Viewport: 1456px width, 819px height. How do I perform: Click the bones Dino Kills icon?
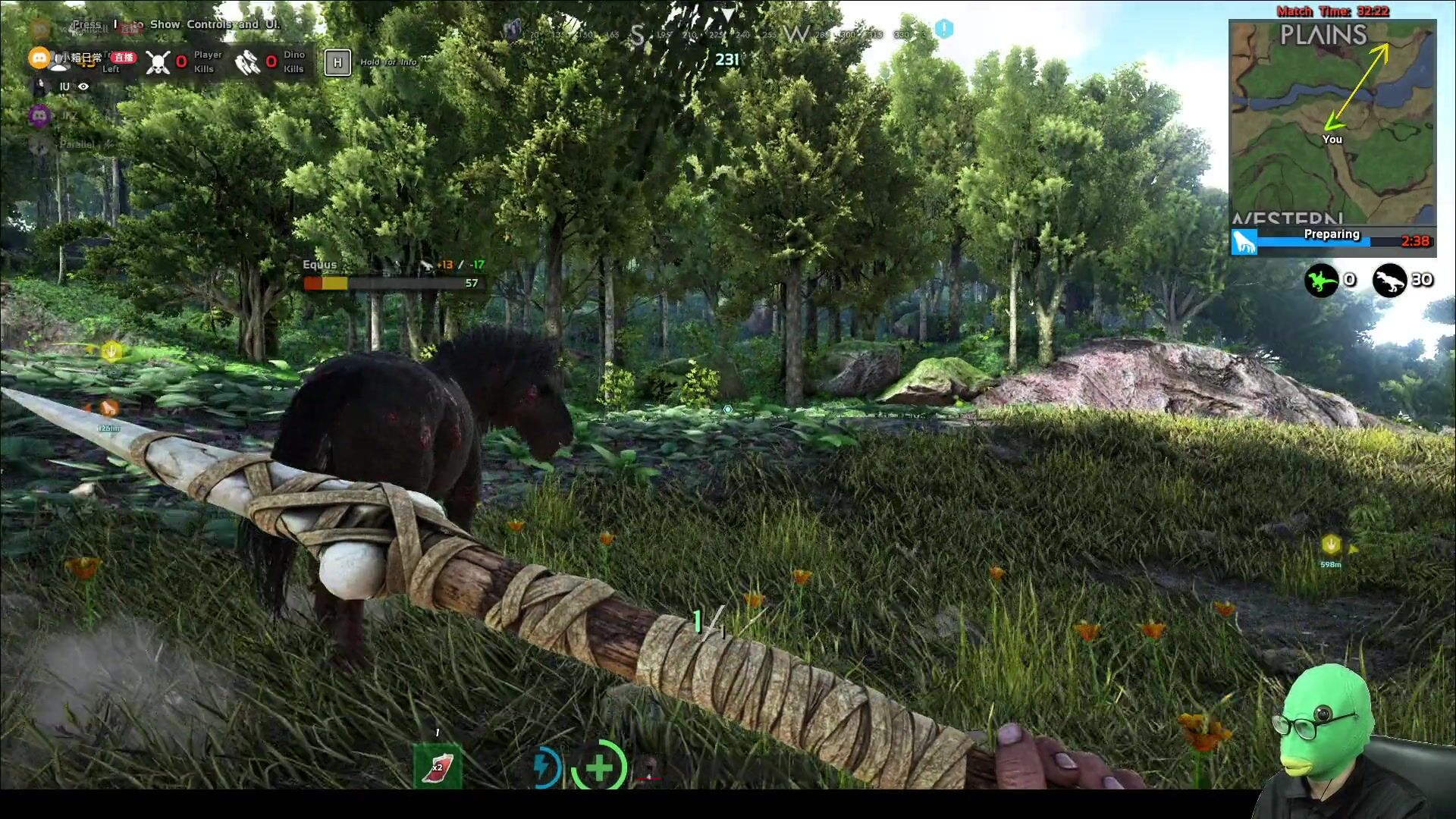(246, 62)
